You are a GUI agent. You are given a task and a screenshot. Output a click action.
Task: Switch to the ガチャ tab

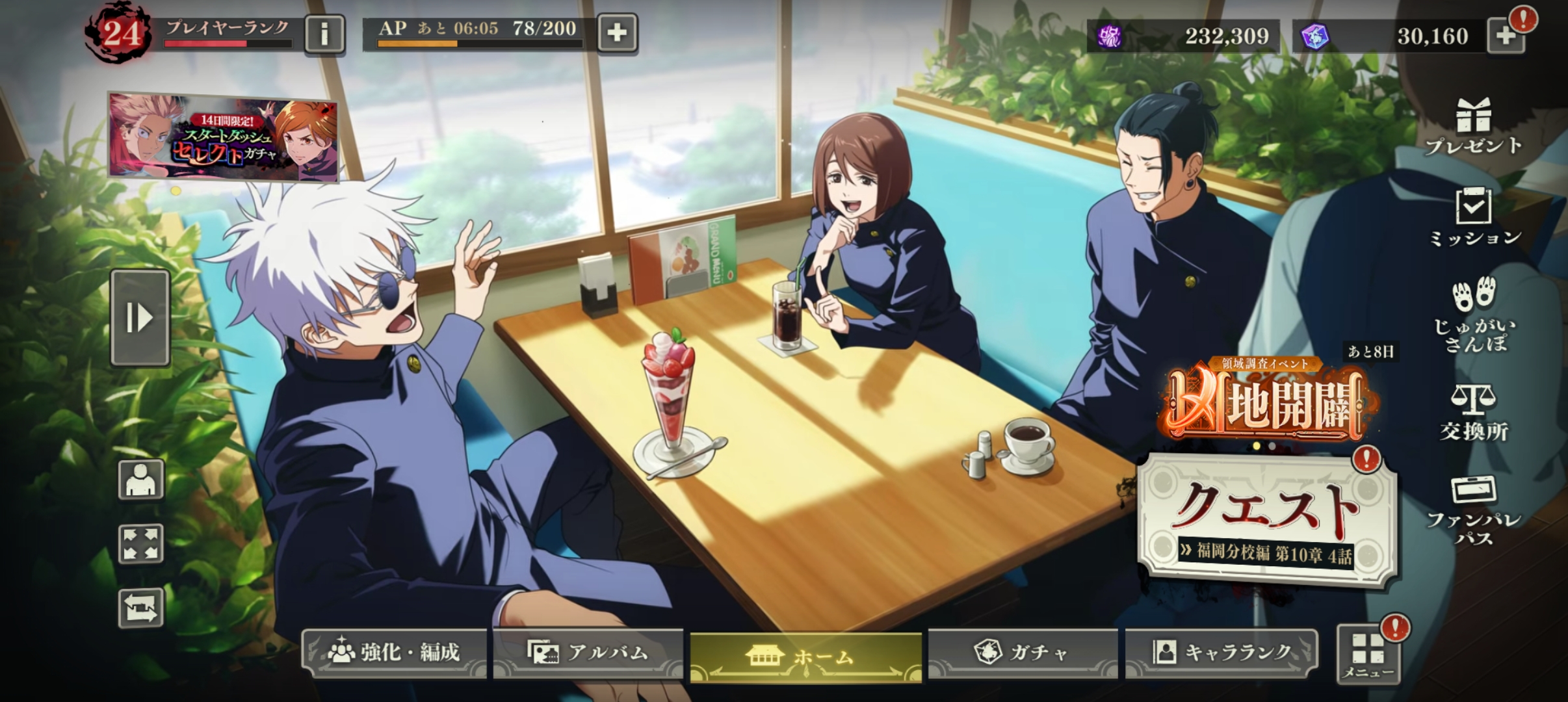pos(1023,652)
